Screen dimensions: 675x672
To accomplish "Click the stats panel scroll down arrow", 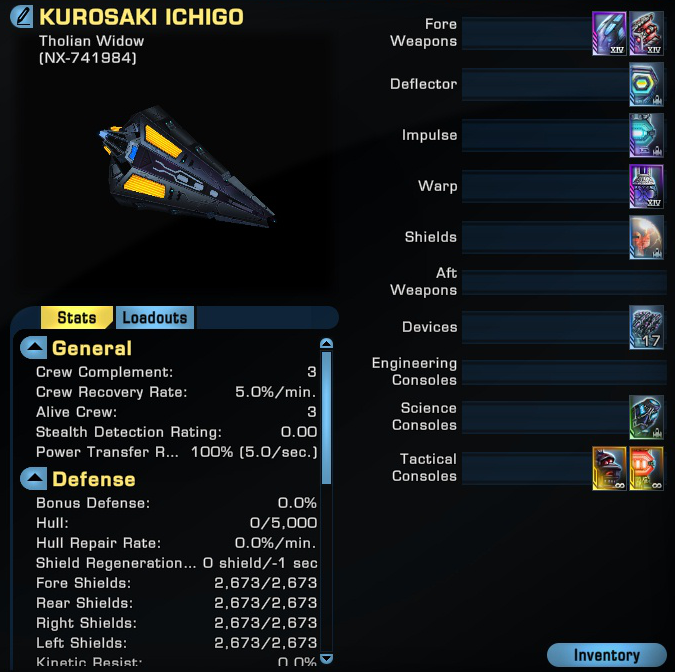I will (325, 659).
